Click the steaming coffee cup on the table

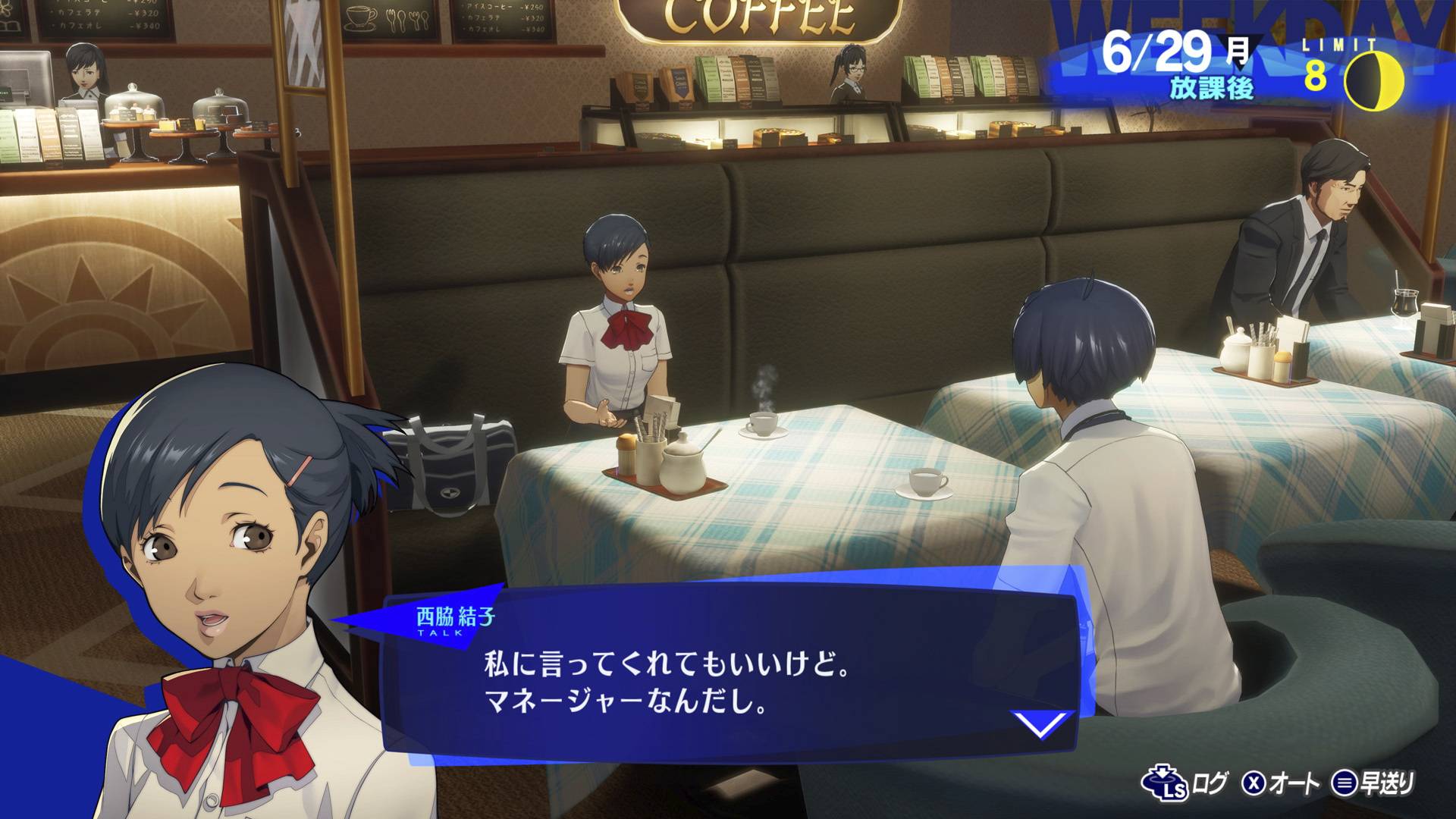(764, 425)
